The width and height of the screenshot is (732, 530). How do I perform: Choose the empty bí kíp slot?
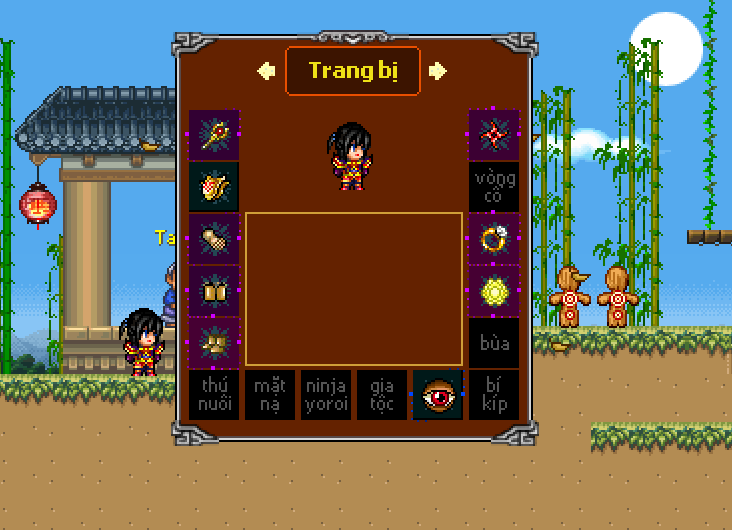coord(494,395)
